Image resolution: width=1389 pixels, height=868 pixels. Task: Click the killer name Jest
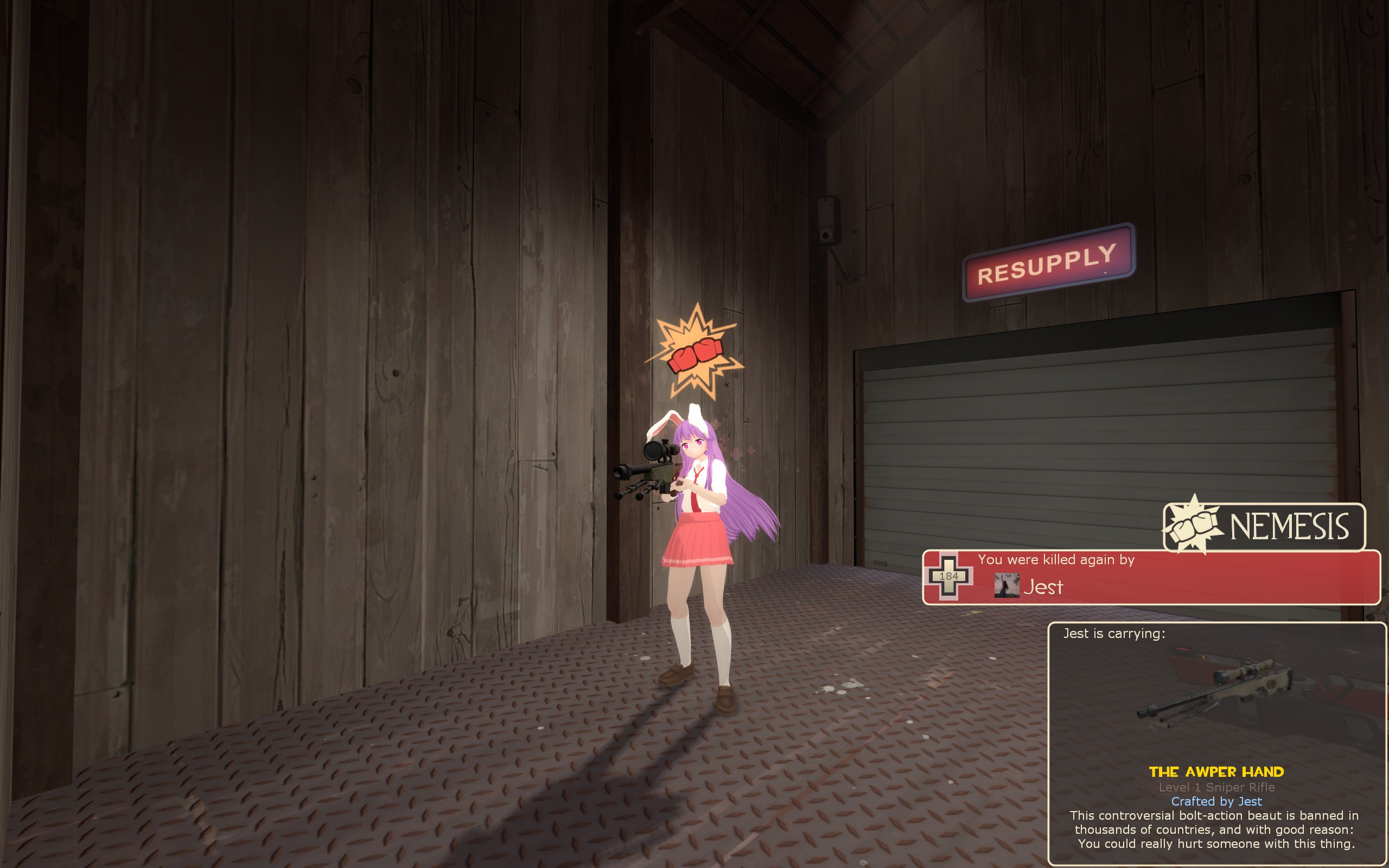(1043, 586)
